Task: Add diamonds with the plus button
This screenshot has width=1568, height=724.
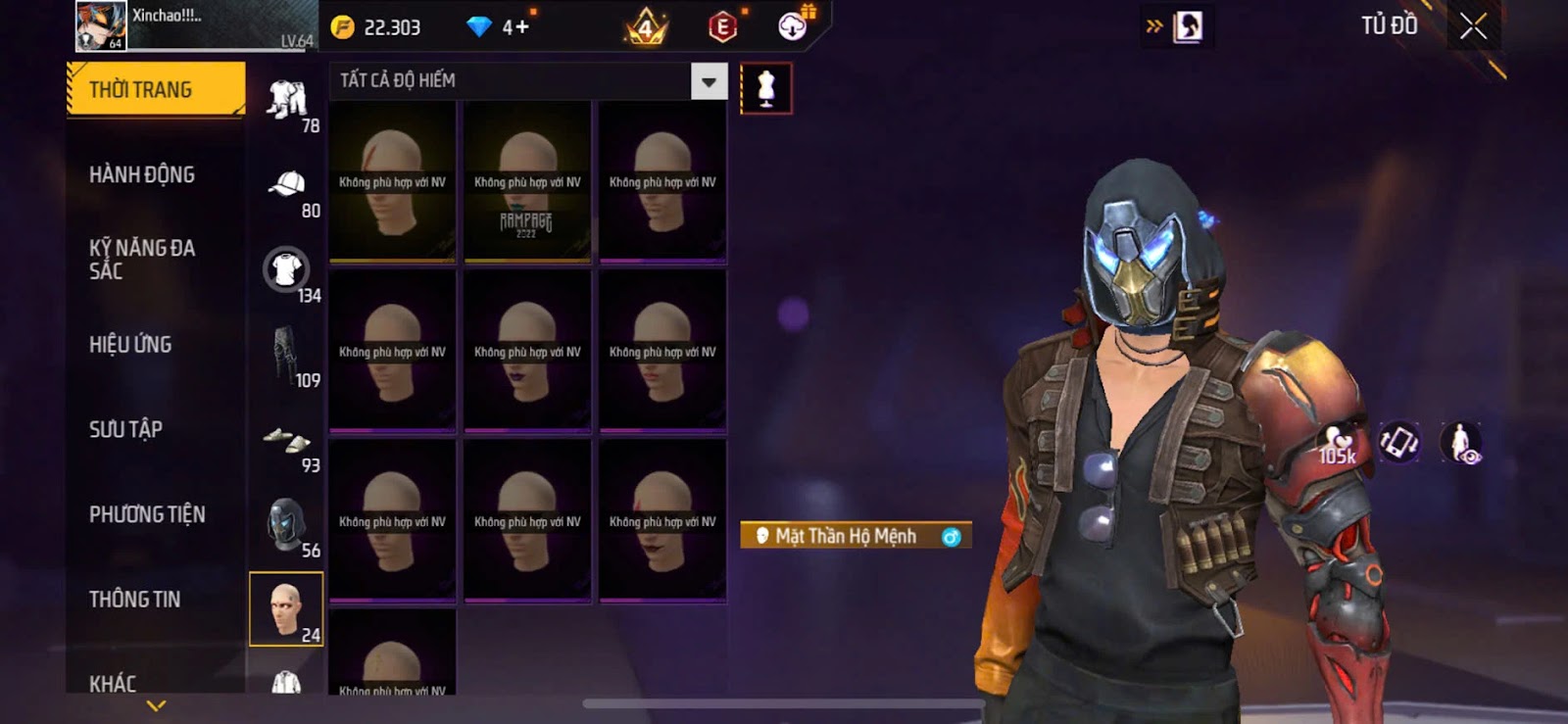Action: 515,27
